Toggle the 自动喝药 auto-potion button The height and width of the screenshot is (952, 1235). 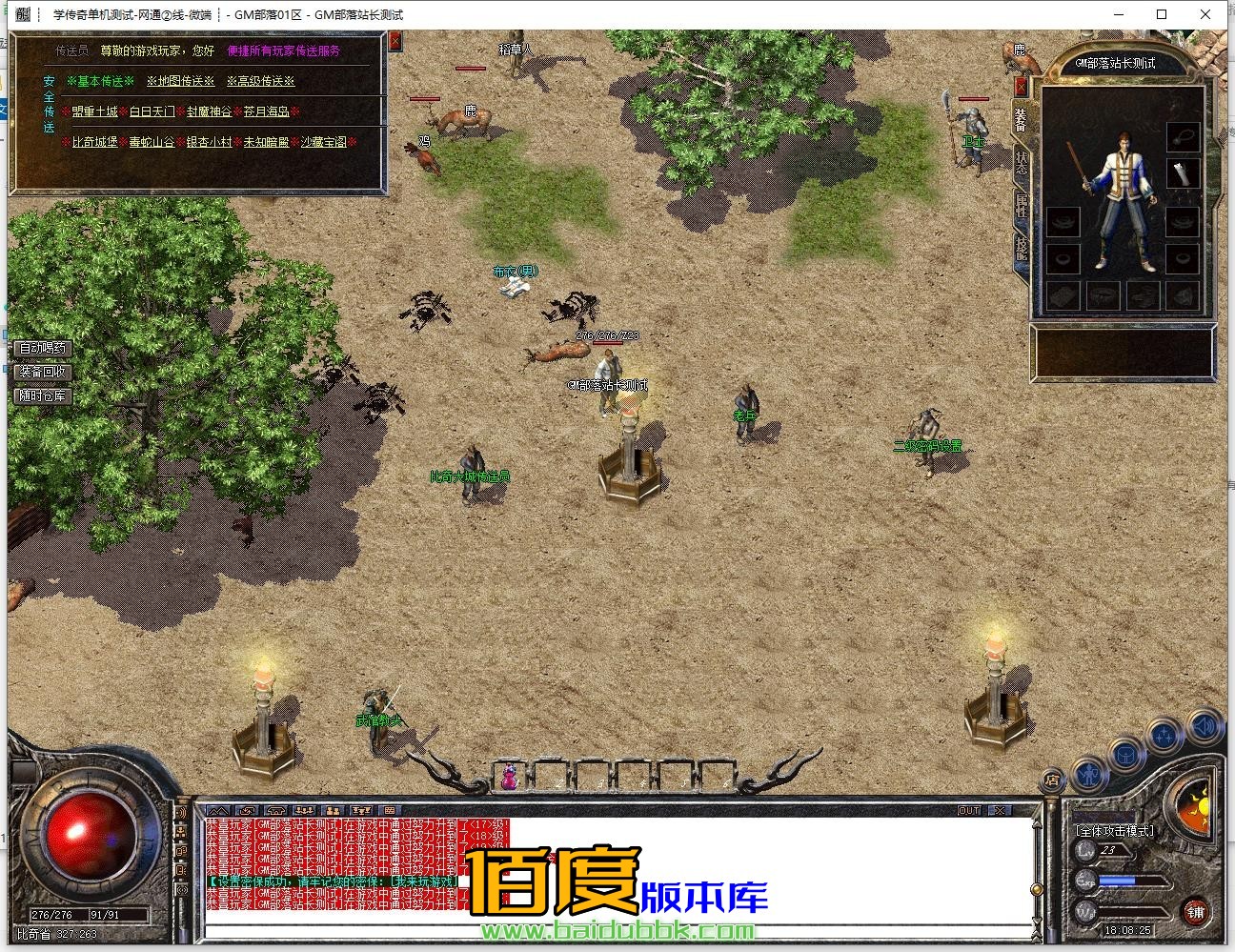(x=43, y=349)
